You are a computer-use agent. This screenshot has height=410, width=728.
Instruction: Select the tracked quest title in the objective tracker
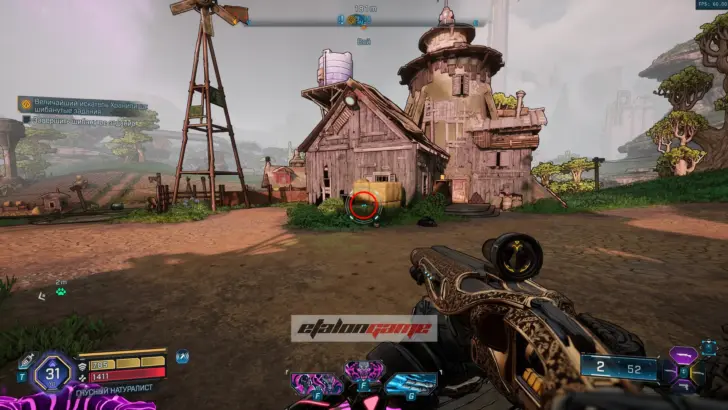click(x=84, y=104)
